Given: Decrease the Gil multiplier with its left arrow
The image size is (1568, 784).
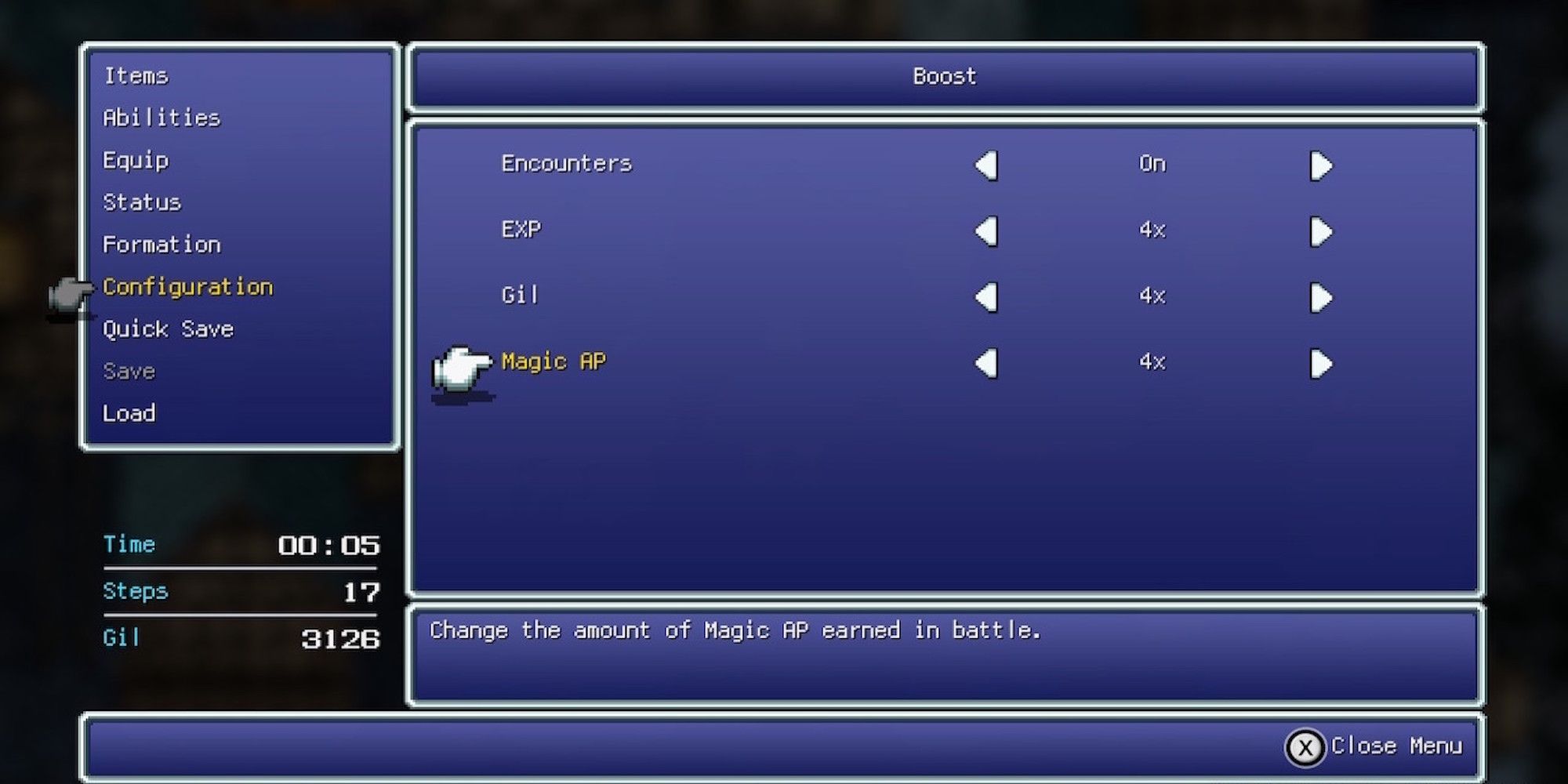Looking at the screenshot, I should pyautogui.click(x=986, y=296).
